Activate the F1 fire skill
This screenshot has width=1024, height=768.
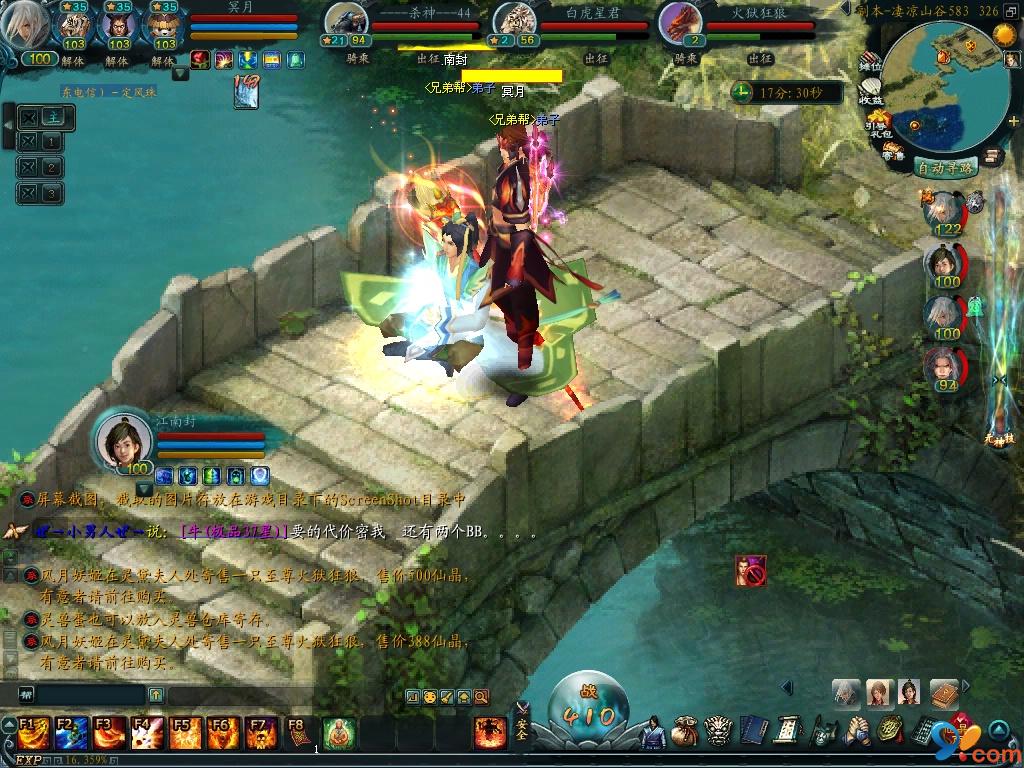31,733
